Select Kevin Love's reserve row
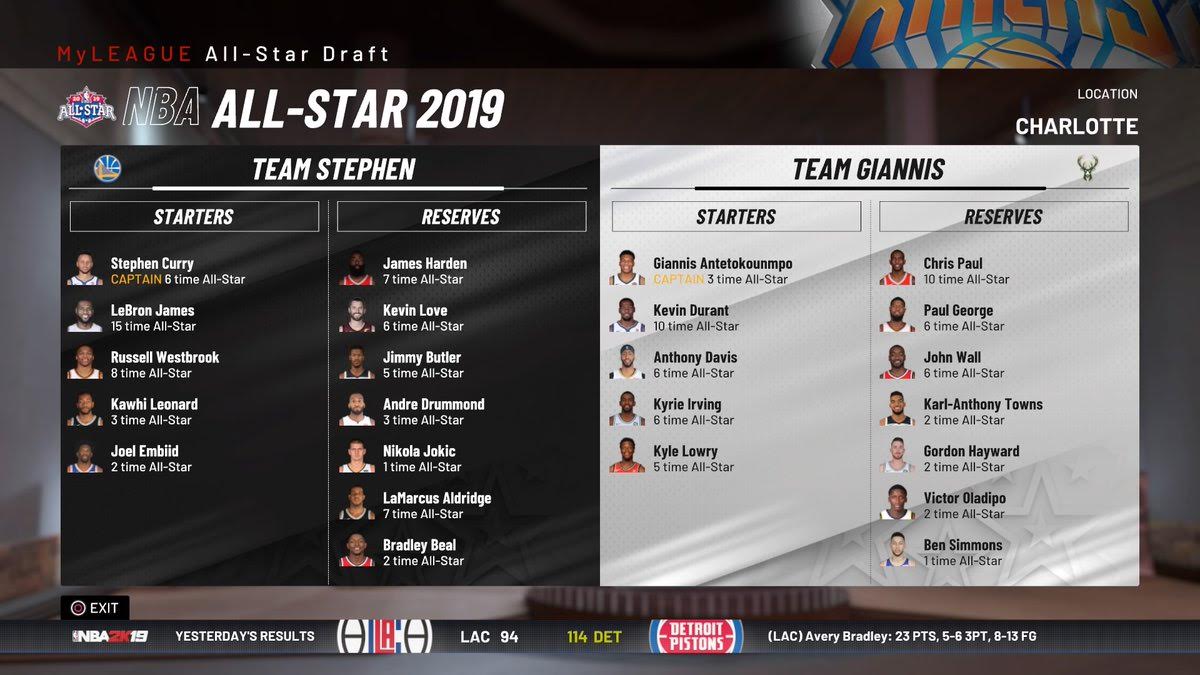The width and height of the screenshot is (1200, 675). click(414, 317)
